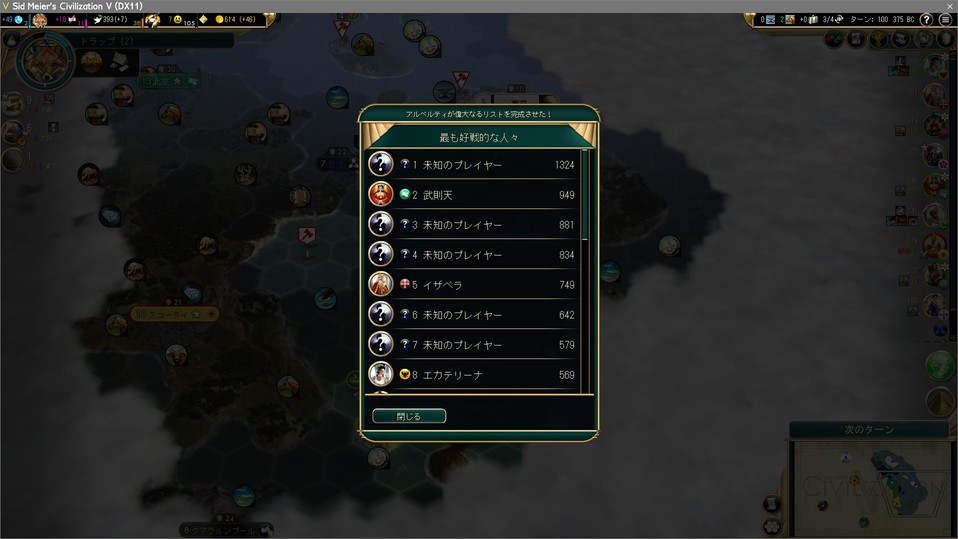Open the trap research banner
958x539 pixels.
[150, 41]
